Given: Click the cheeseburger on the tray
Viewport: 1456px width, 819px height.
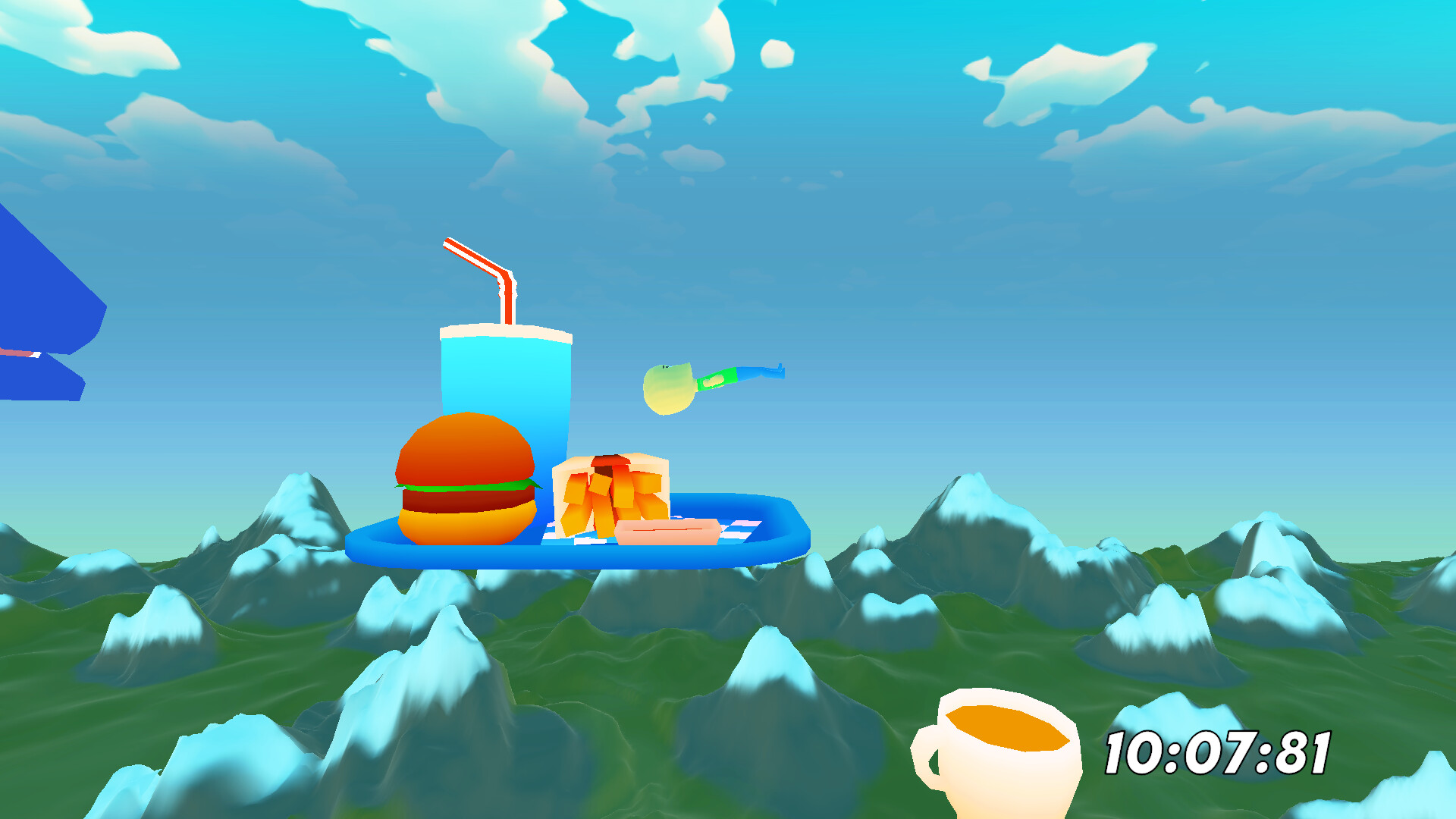Looking at the screenshot, I should click(x=463, y=485).
